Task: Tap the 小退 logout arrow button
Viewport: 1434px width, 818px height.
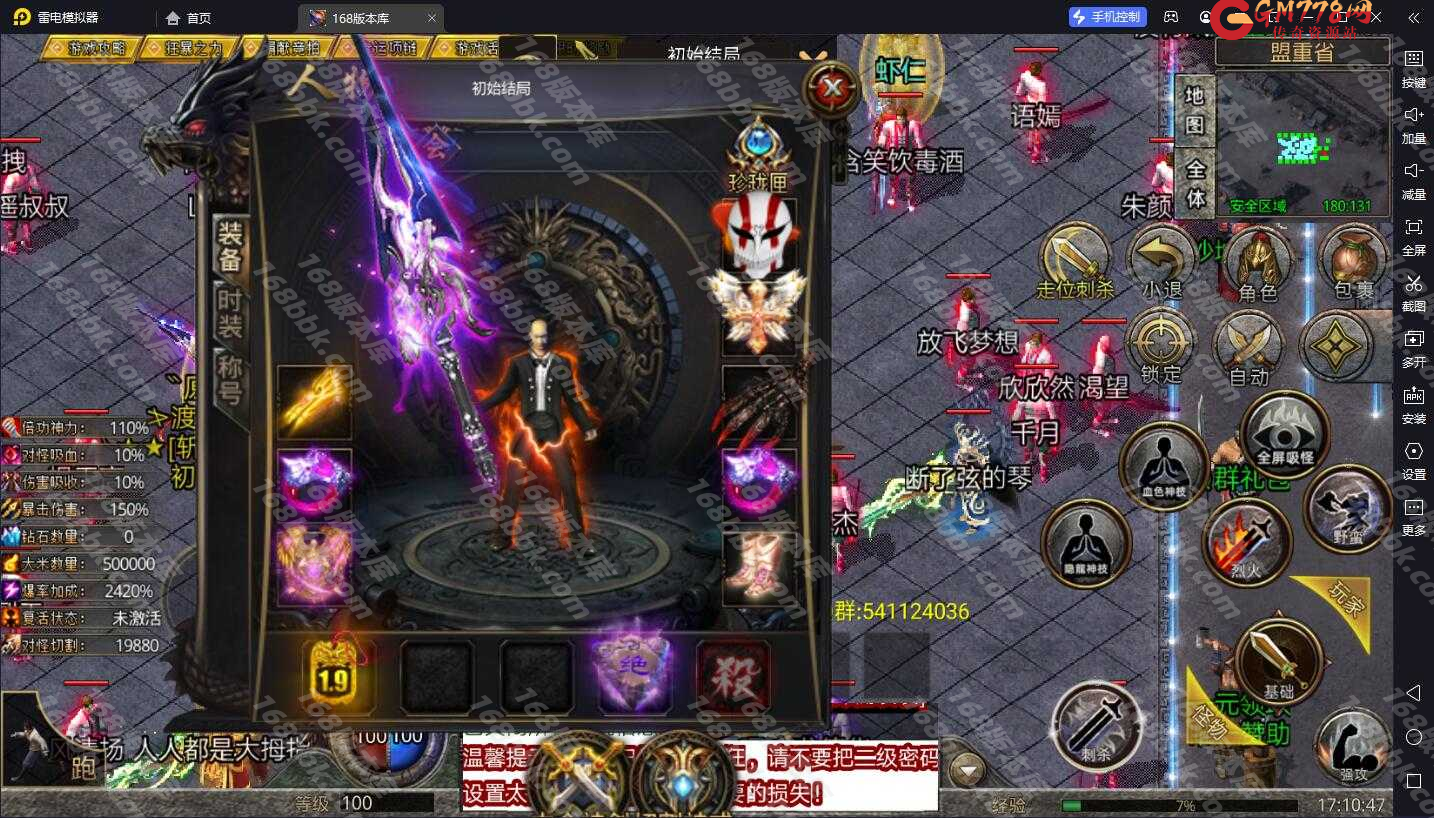Action: click(1161, 262)
